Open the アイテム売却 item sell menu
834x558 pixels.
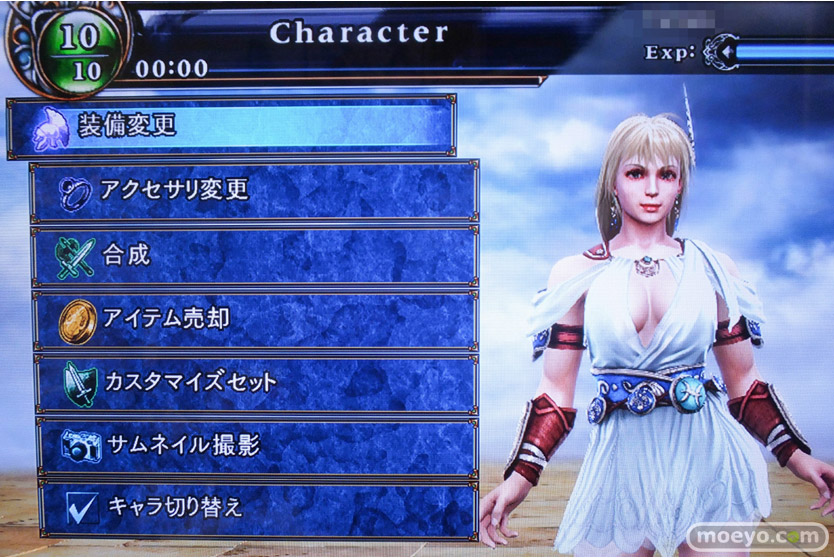(x=254, y=319)
